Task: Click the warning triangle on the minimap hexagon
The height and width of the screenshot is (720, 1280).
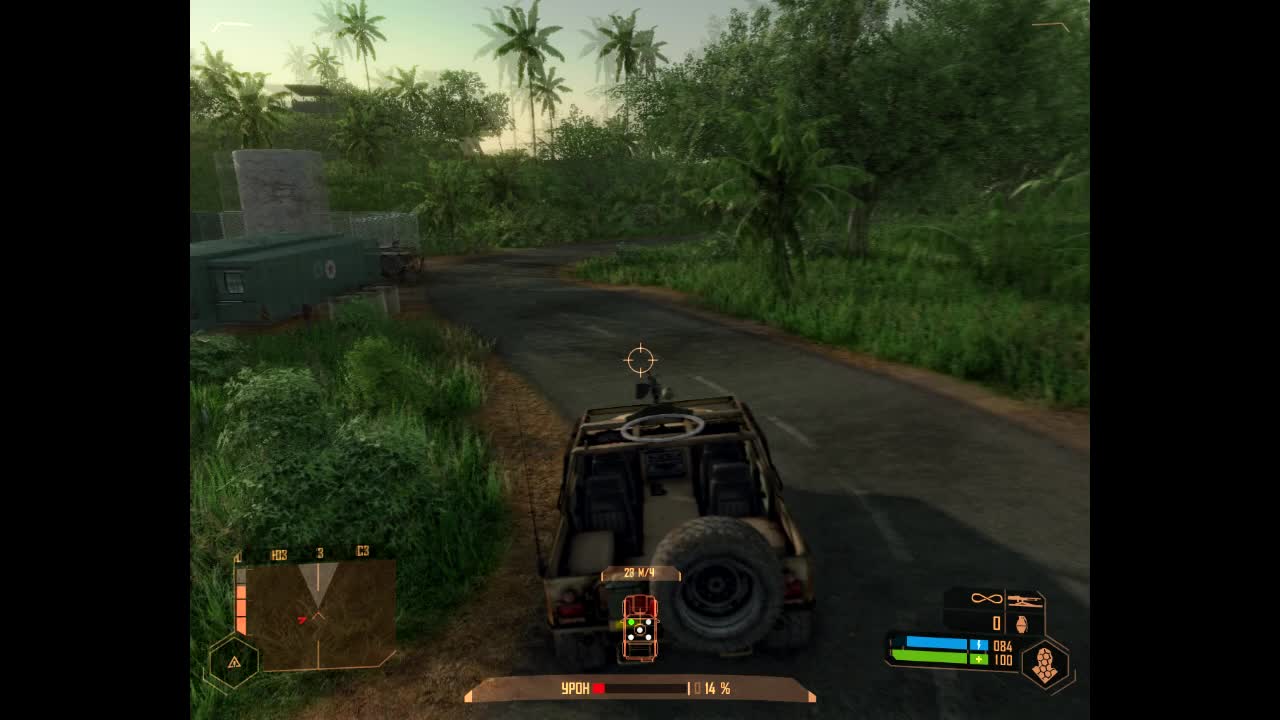Action: tap(234, 662)
